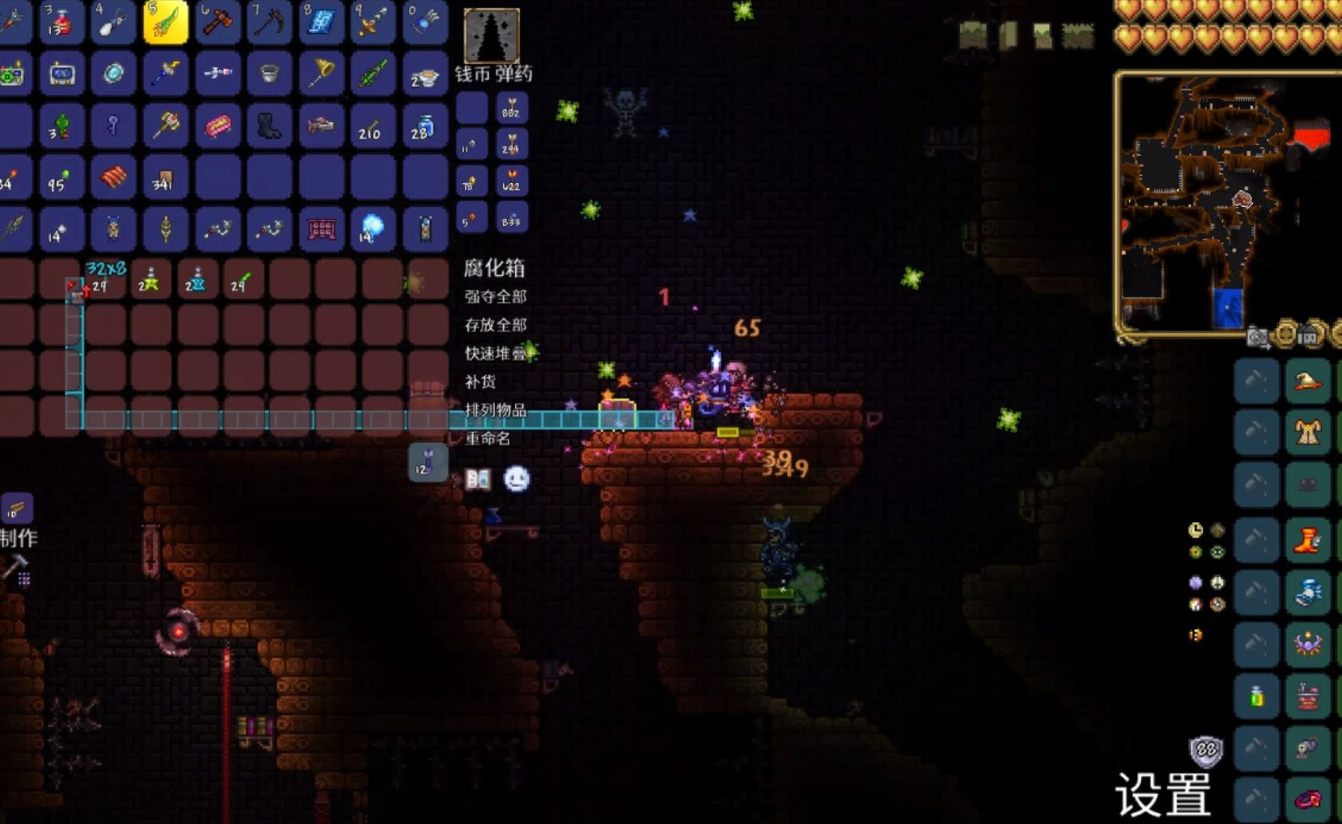The height and width of the screenshot is (824, 1342).
Task: Select the hammer in hotbar slot 6
Action: (218, 22)
